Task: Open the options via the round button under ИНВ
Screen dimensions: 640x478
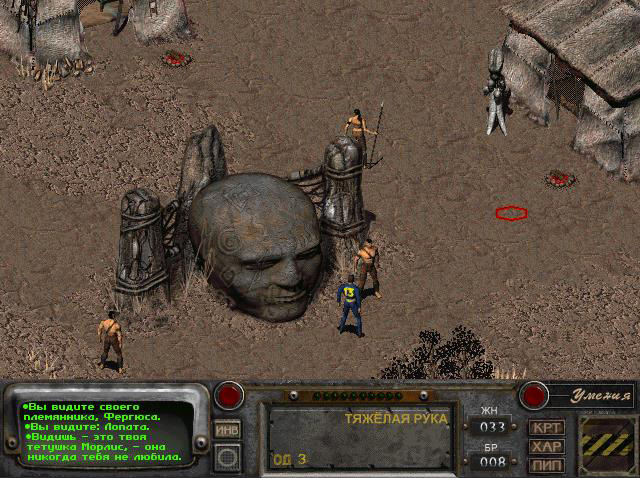Action: coord(227,457)
